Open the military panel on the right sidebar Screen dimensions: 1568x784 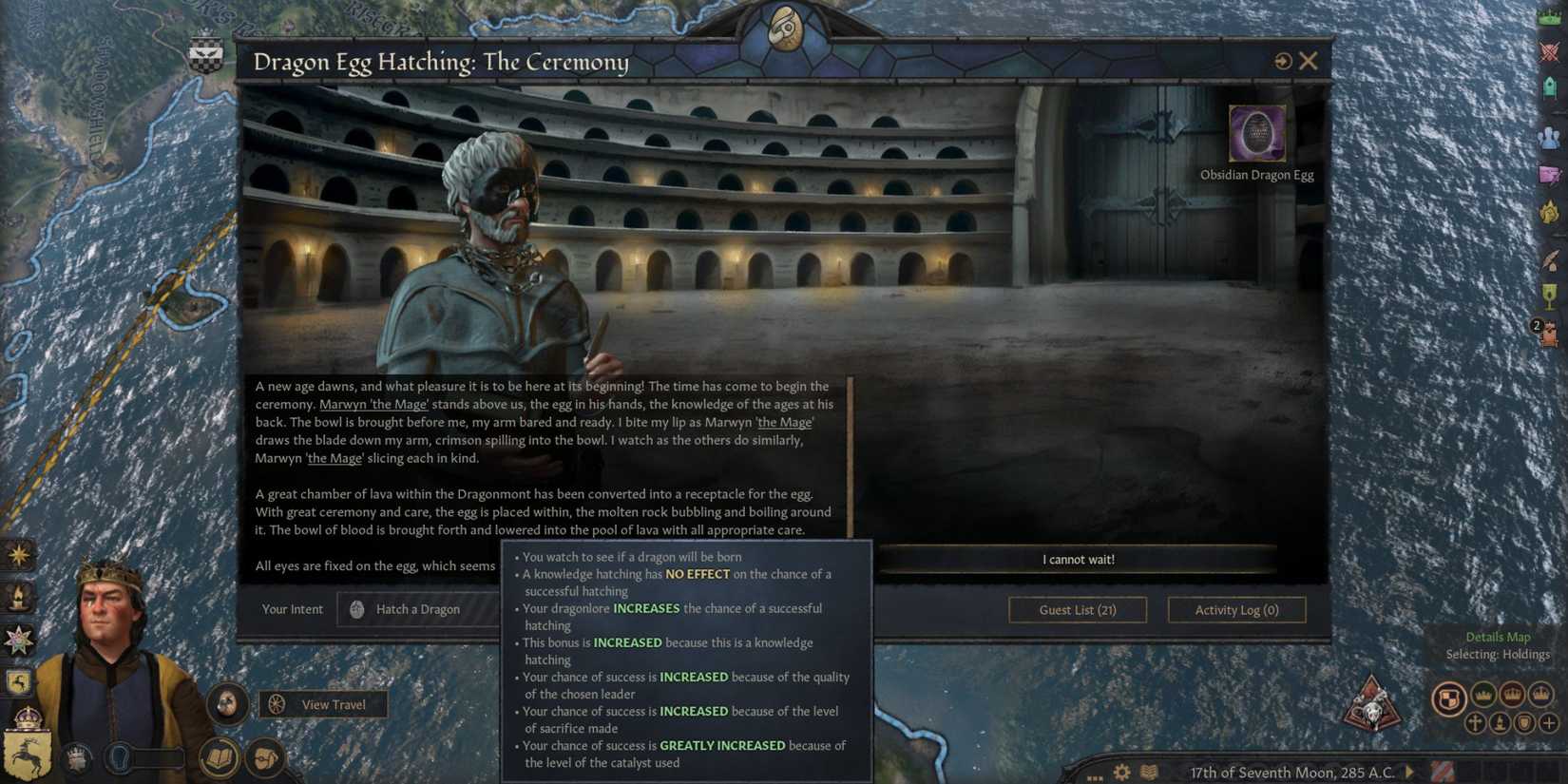click(x=1549, y=53)
